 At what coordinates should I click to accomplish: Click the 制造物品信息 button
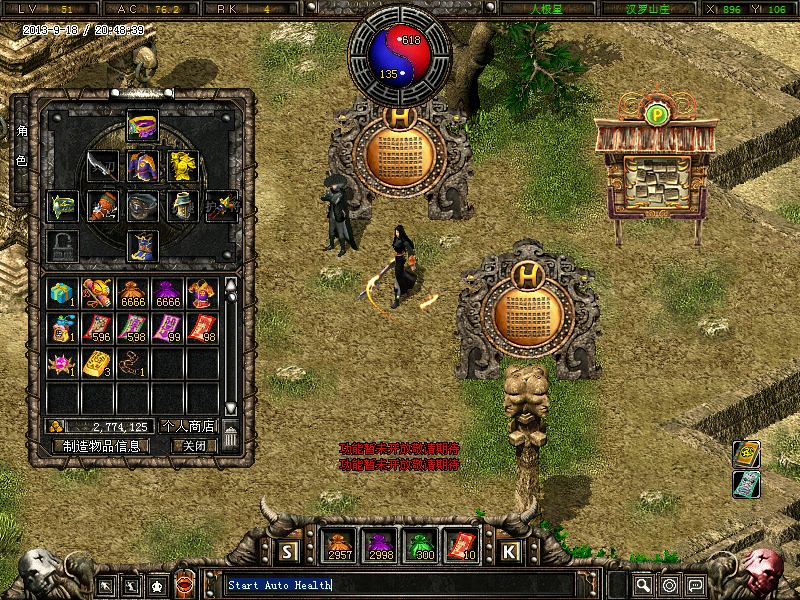101,446
